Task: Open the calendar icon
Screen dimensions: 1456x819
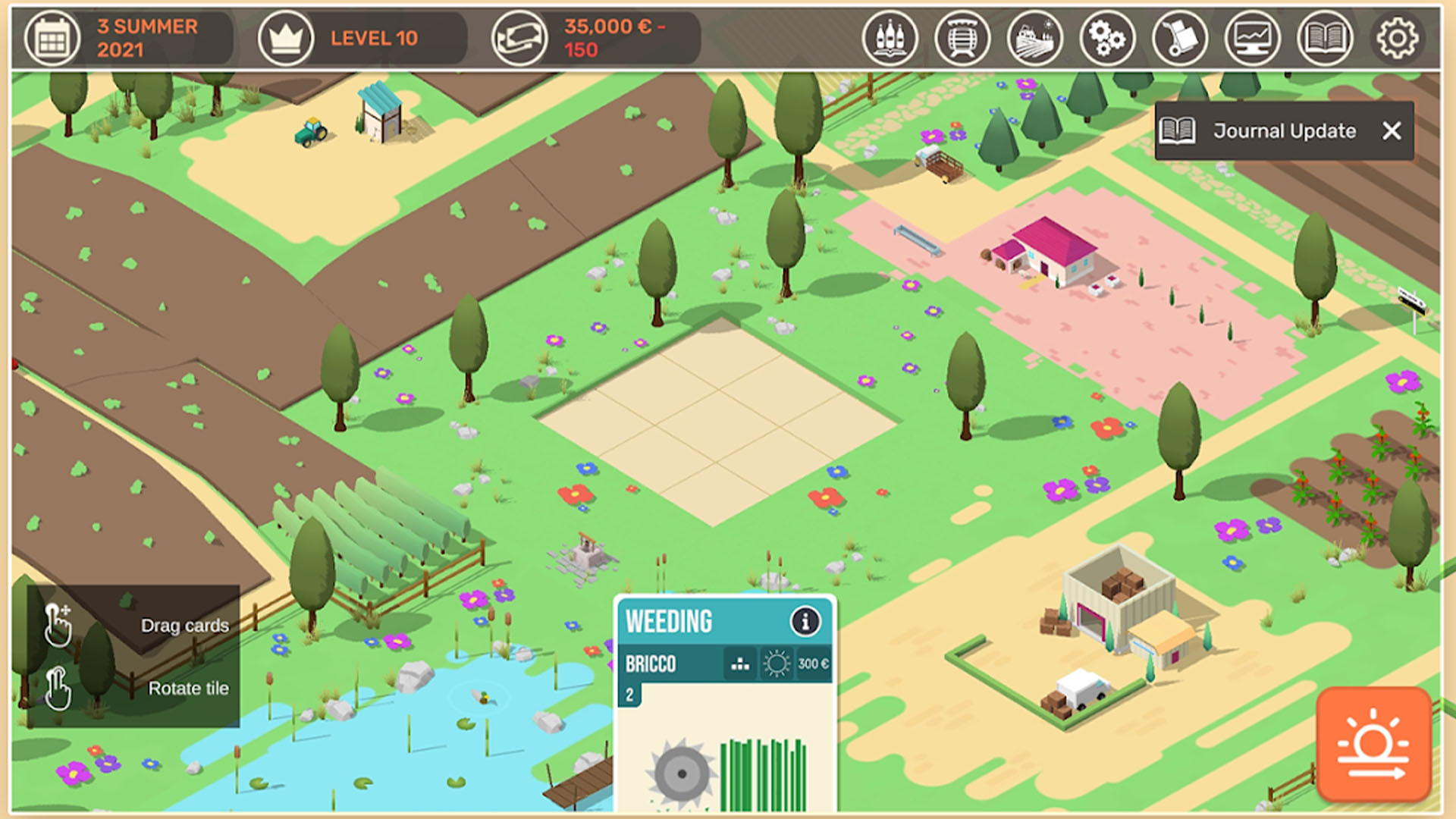Action: tap(52, 38)
